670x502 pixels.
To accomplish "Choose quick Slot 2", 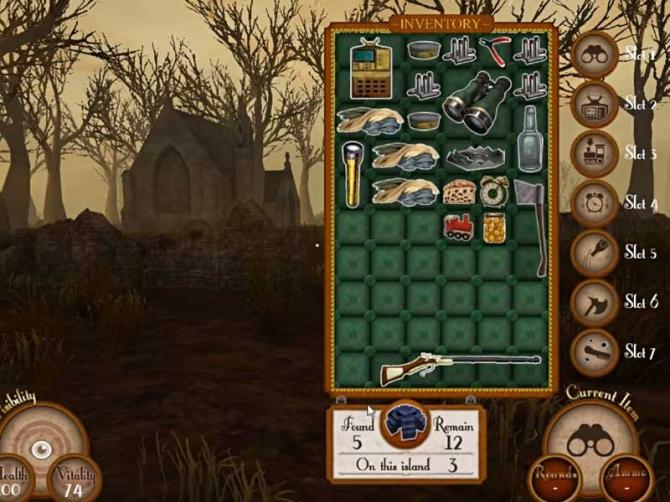I will click(x=594, y=104).
